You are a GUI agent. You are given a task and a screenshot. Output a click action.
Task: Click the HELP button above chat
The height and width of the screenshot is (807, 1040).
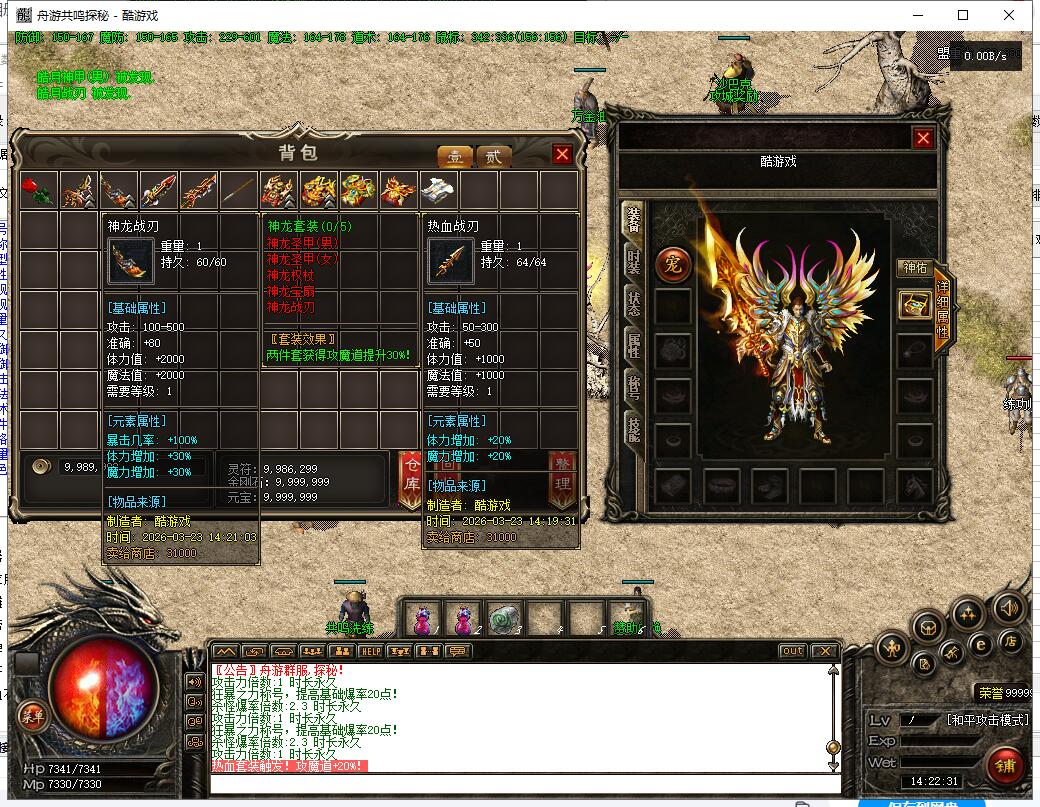click(x=371, y=651)
